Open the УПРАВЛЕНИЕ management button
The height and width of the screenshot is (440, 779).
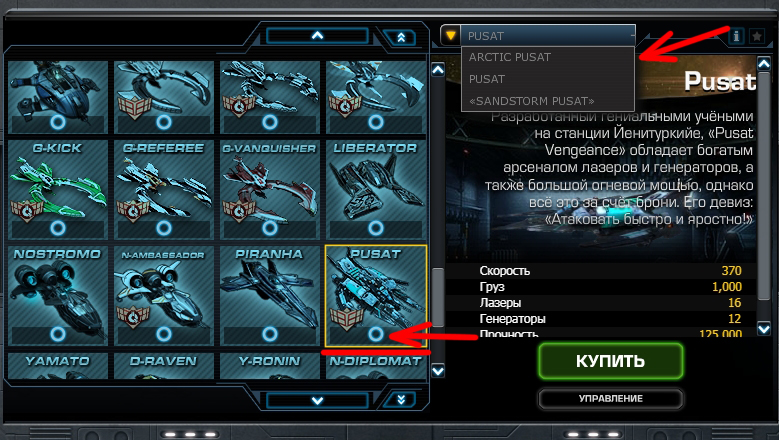click(610, 399)
